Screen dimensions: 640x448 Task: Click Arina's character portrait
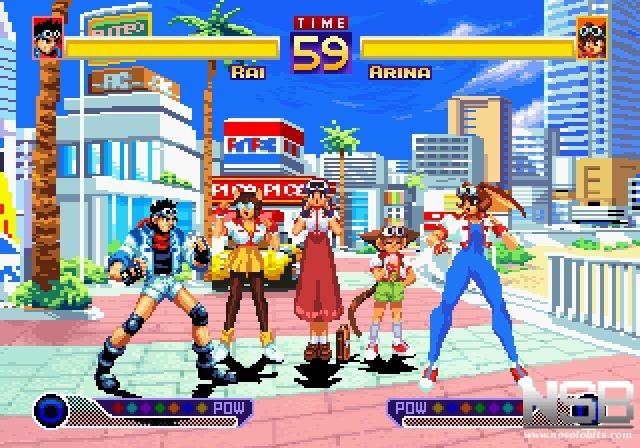[592, 38]
